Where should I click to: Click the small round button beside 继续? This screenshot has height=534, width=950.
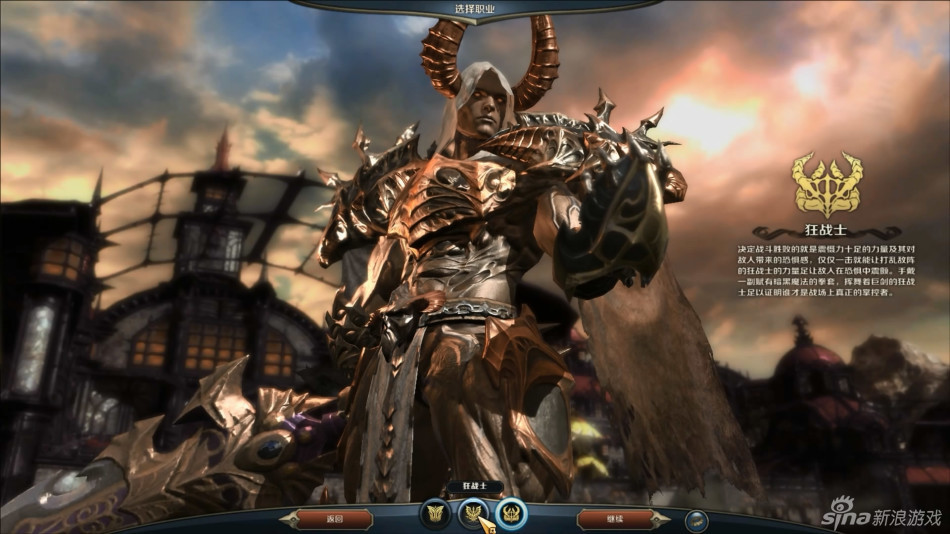click(698, 520)
